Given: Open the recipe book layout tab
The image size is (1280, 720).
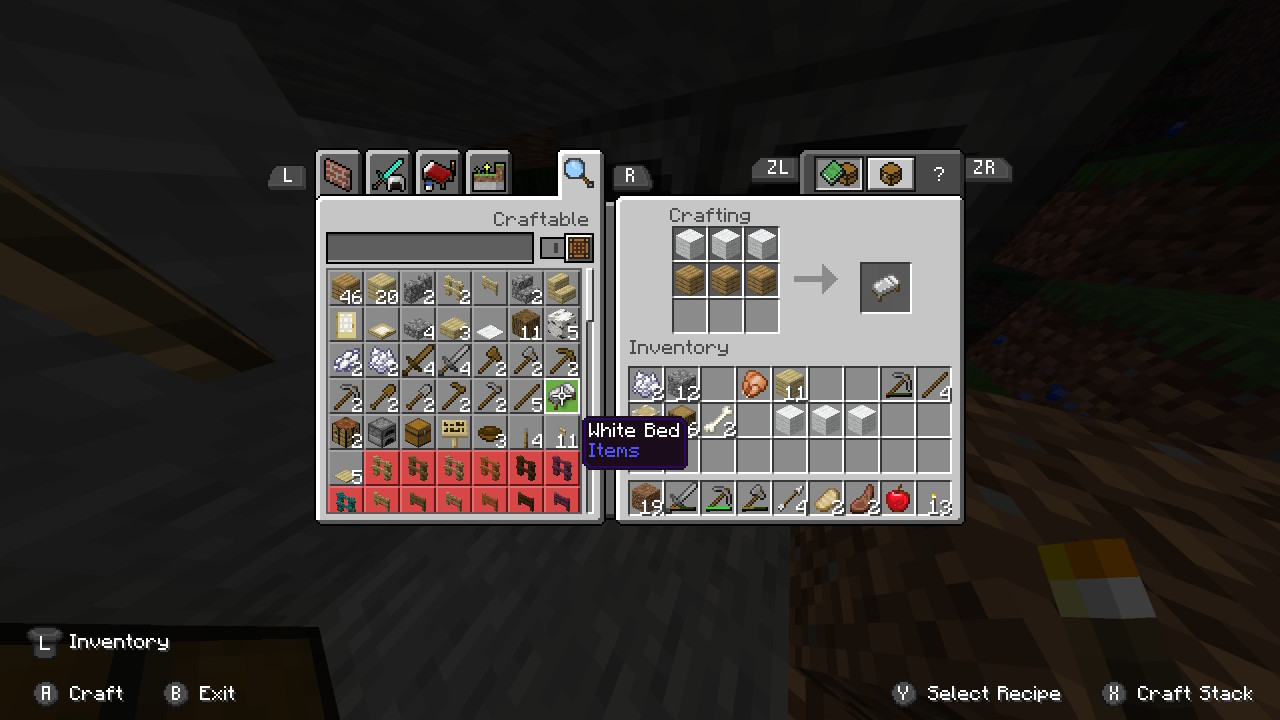Looking at the screenshot, I should tap(838, 173).
